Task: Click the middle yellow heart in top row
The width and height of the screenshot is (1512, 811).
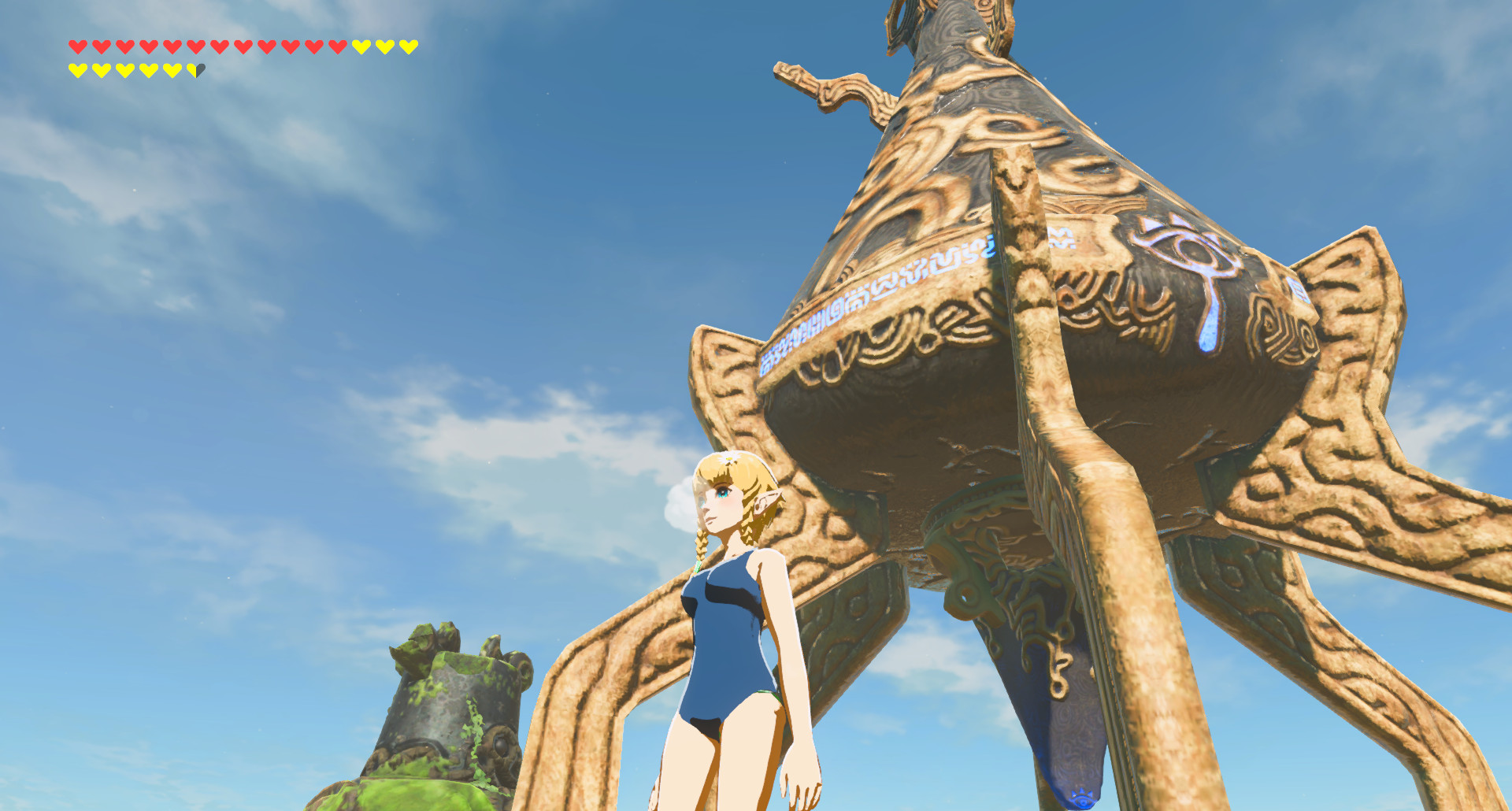Action: point(385,45)
